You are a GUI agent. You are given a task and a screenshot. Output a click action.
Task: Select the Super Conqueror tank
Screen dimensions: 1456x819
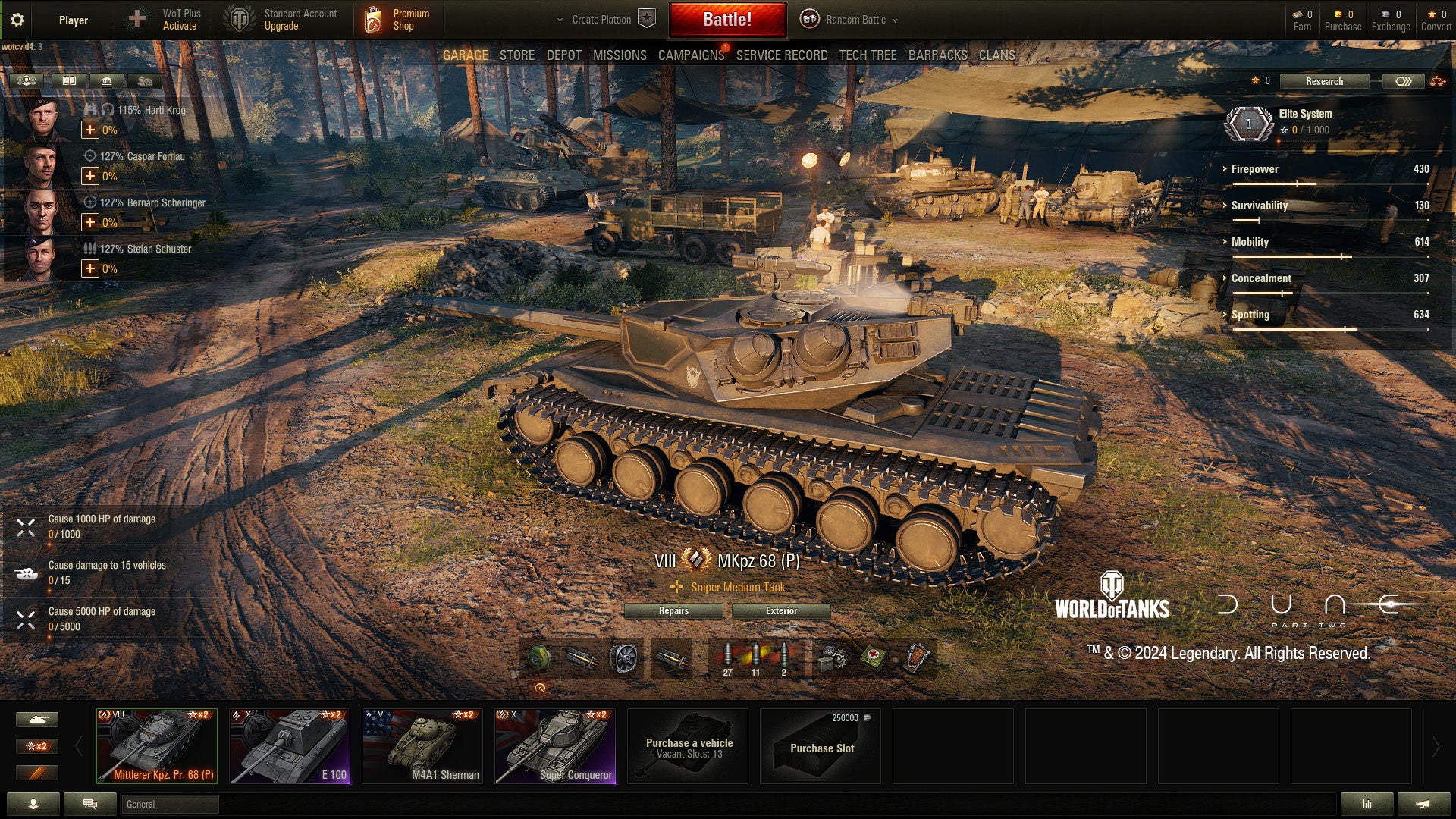[x=555, y=746]
